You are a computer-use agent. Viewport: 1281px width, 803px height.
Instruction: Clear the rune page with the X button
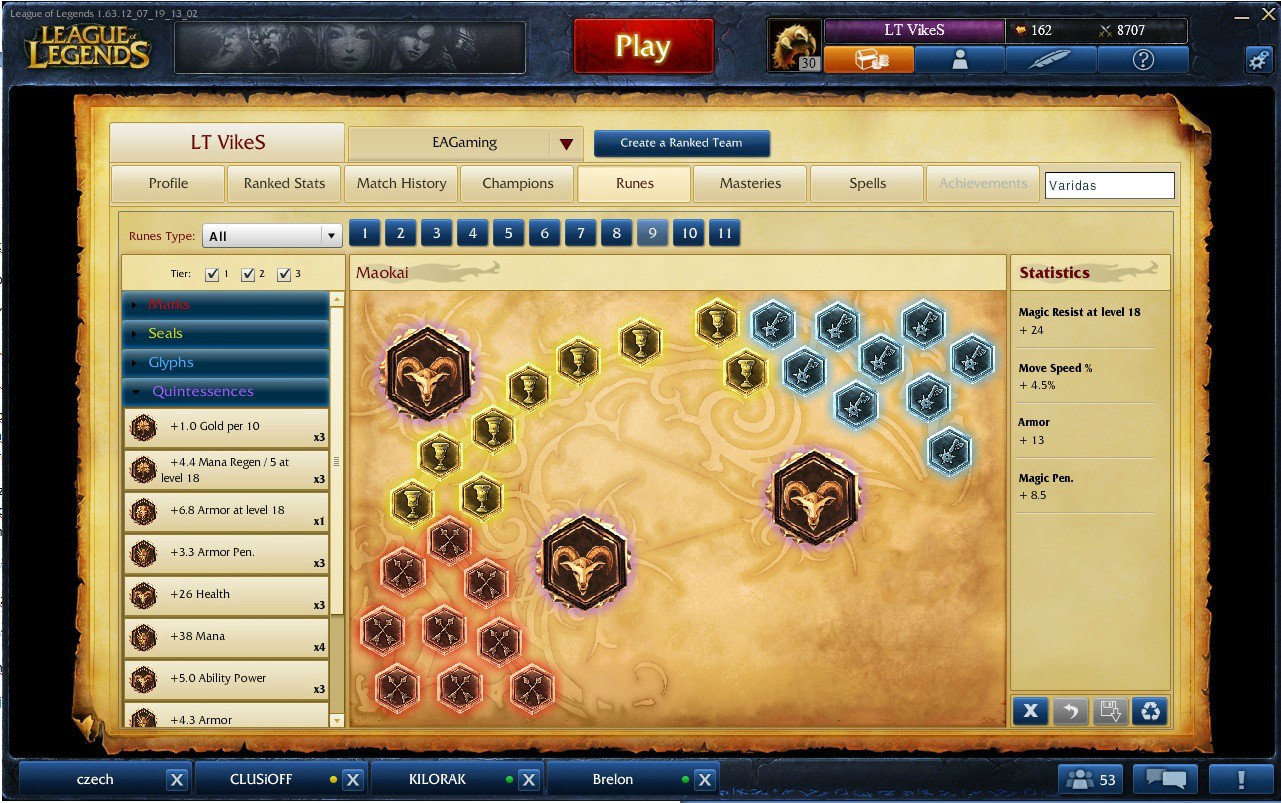point(1030,711)
